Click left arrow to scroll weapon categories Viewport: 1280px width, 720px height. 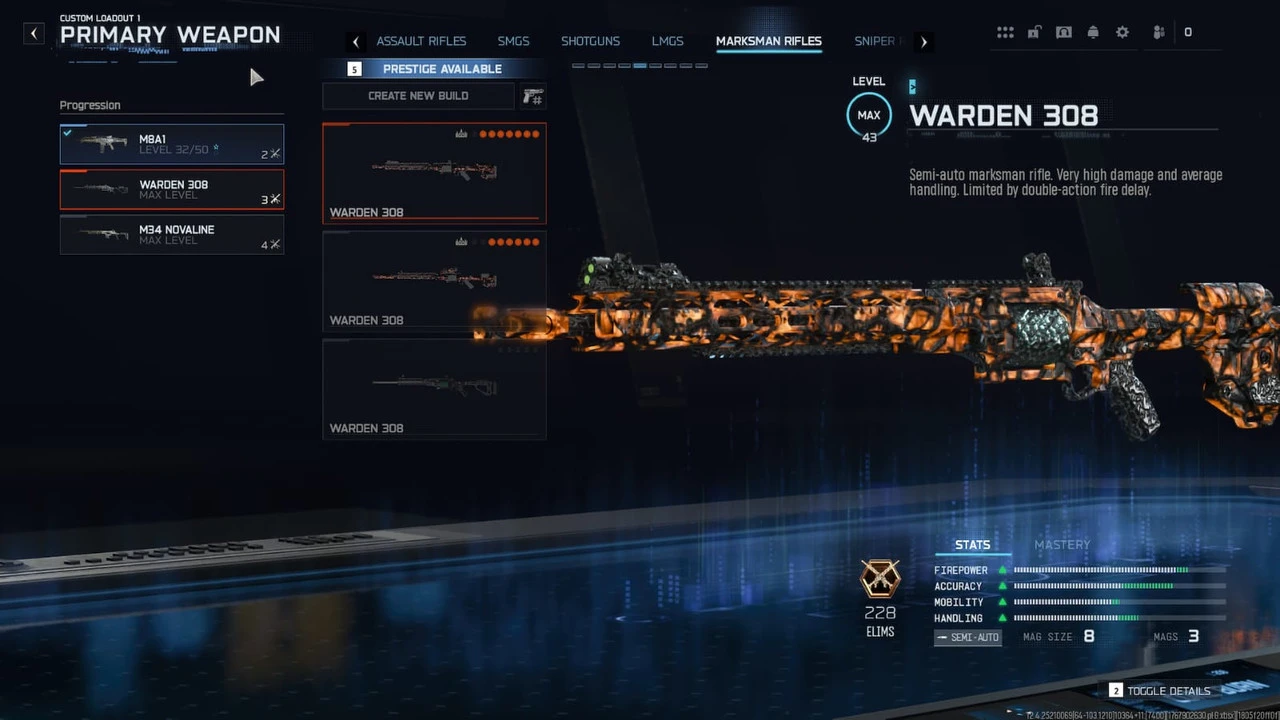click(x=356, y=41)
